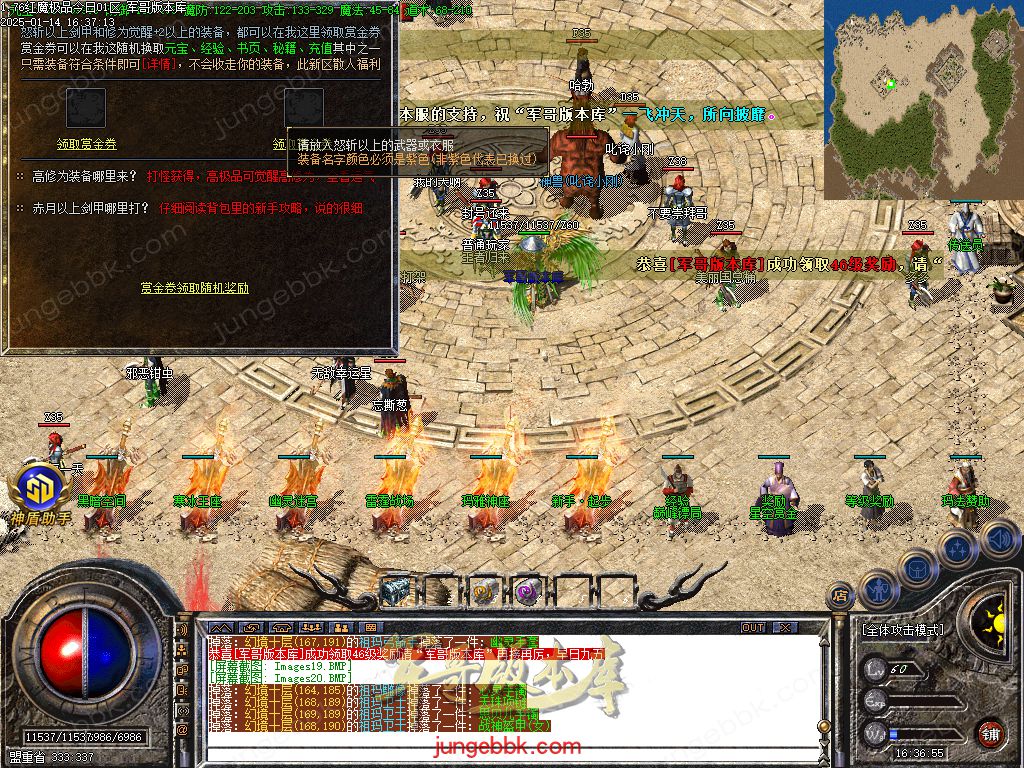Use the treasure chest hotbar item
Screen dimensions: 1024x768
coord(396,591)
